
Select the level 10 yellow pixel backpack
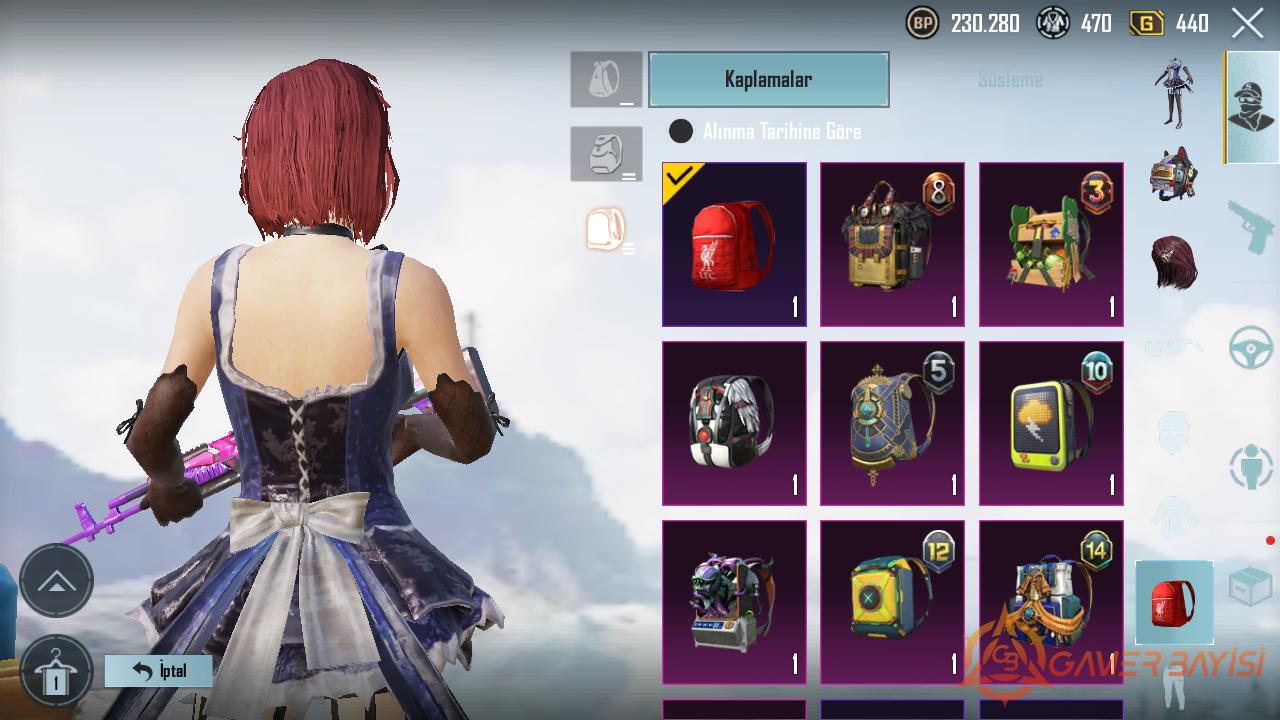(1051, 423)
